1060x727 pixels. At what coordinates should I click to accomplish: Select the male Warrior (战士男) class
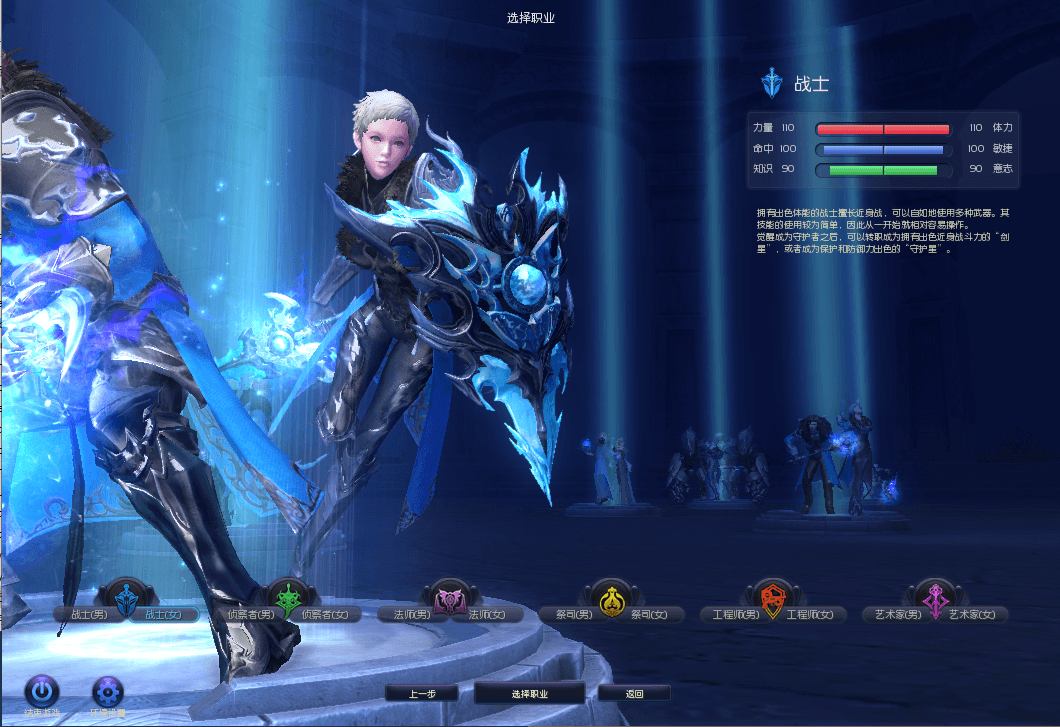pos(88,614)
